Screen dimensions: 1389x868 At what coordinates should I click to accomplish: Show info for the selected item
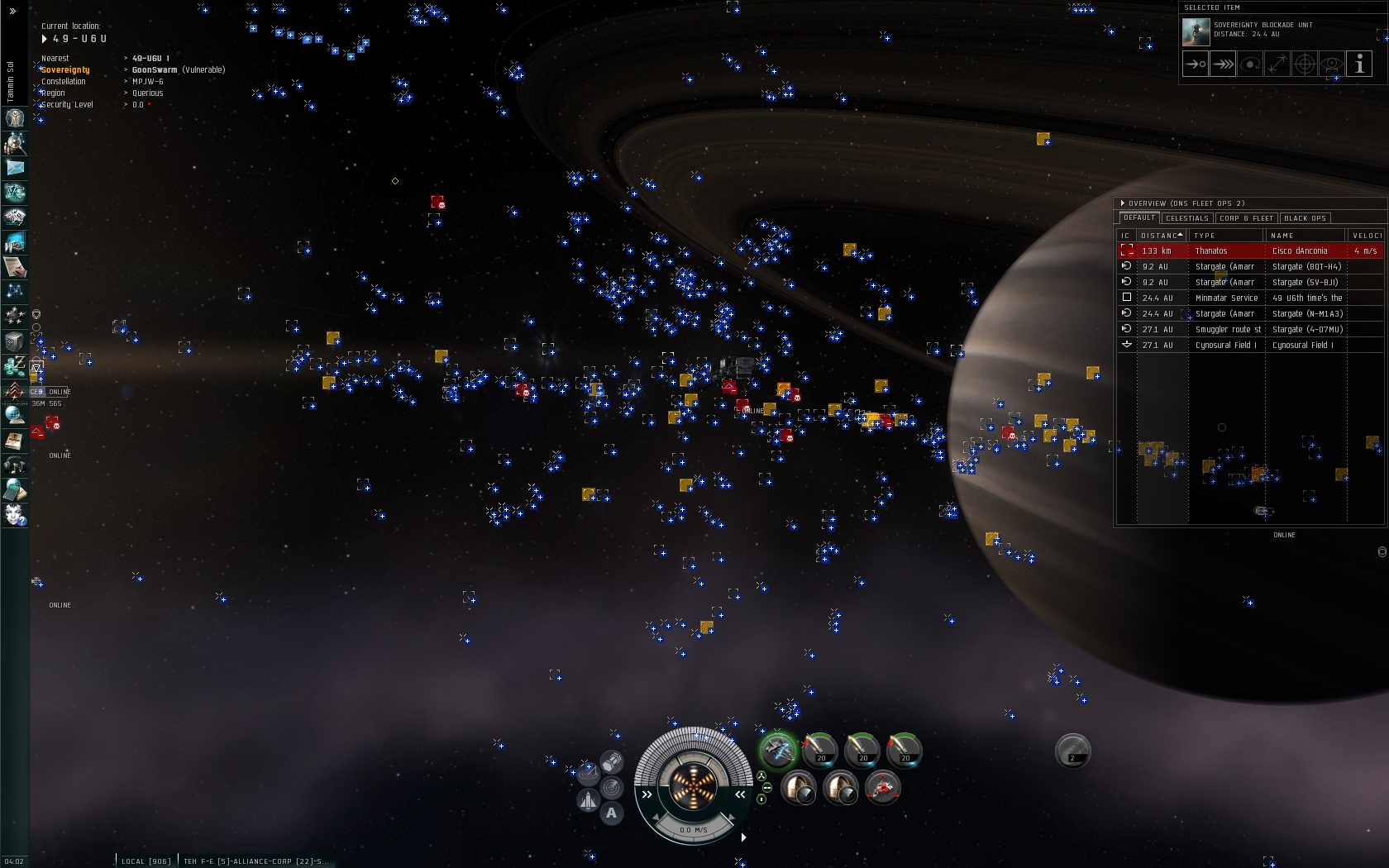1359,64
